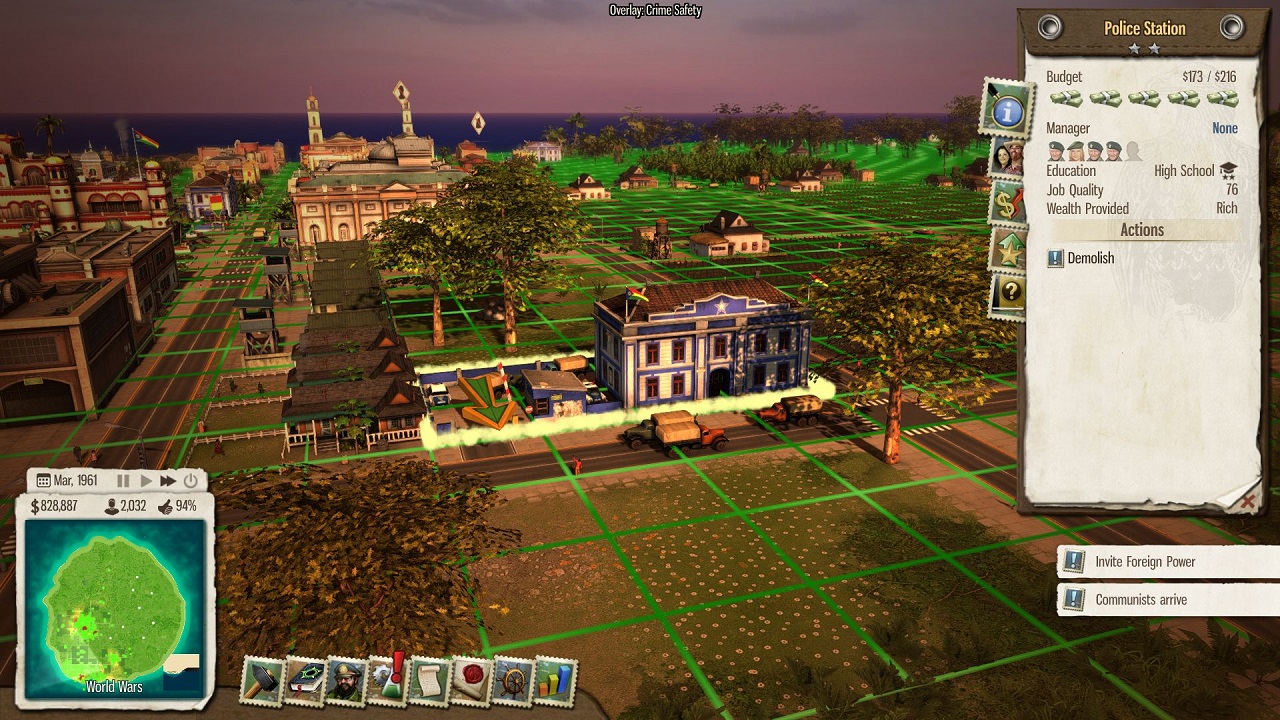Open the Edicts scroll icon

pyautogui.click(x=428, y=678)
